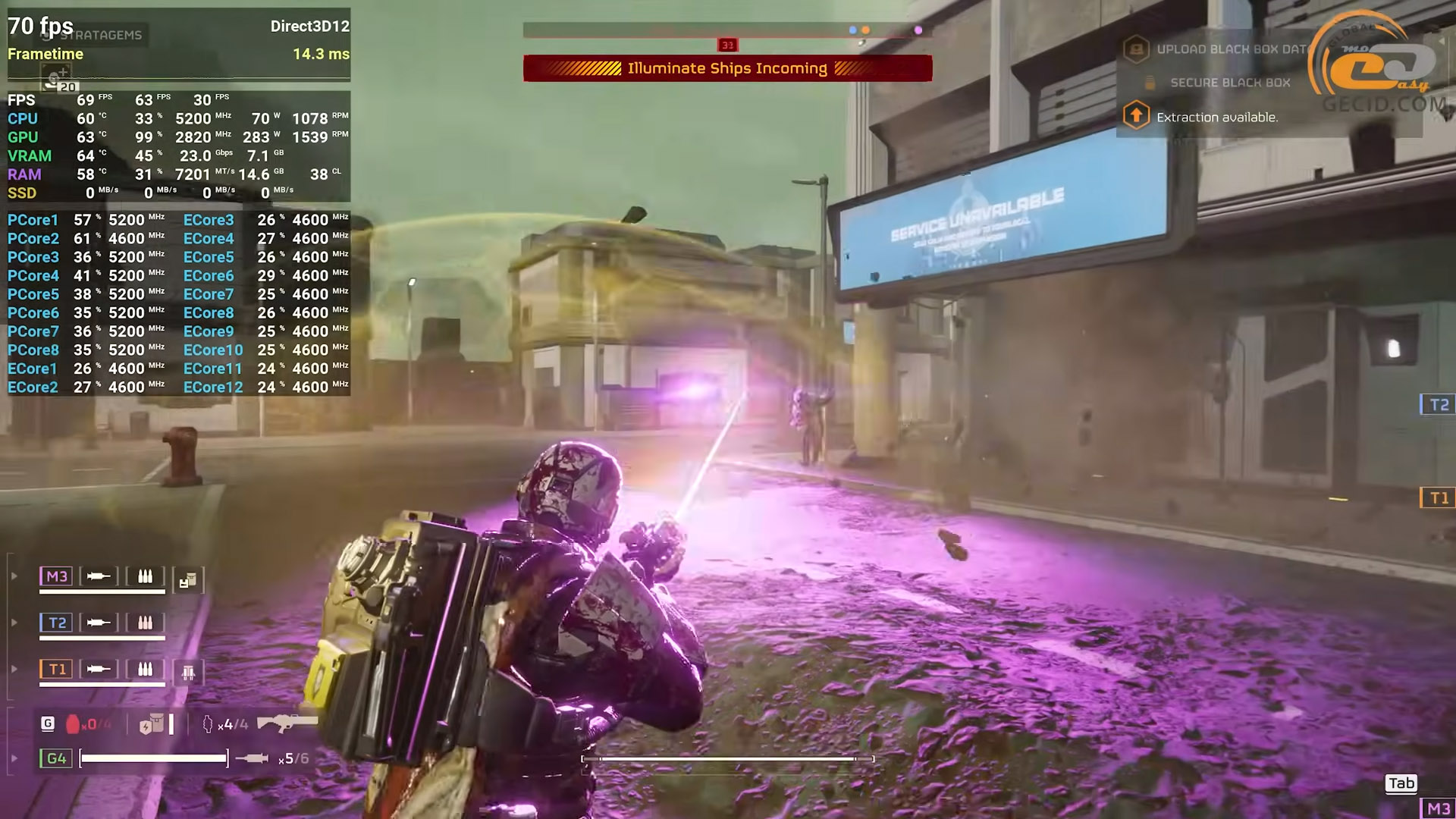Click M3's supply backpack icon

click(x=187, y=580)
